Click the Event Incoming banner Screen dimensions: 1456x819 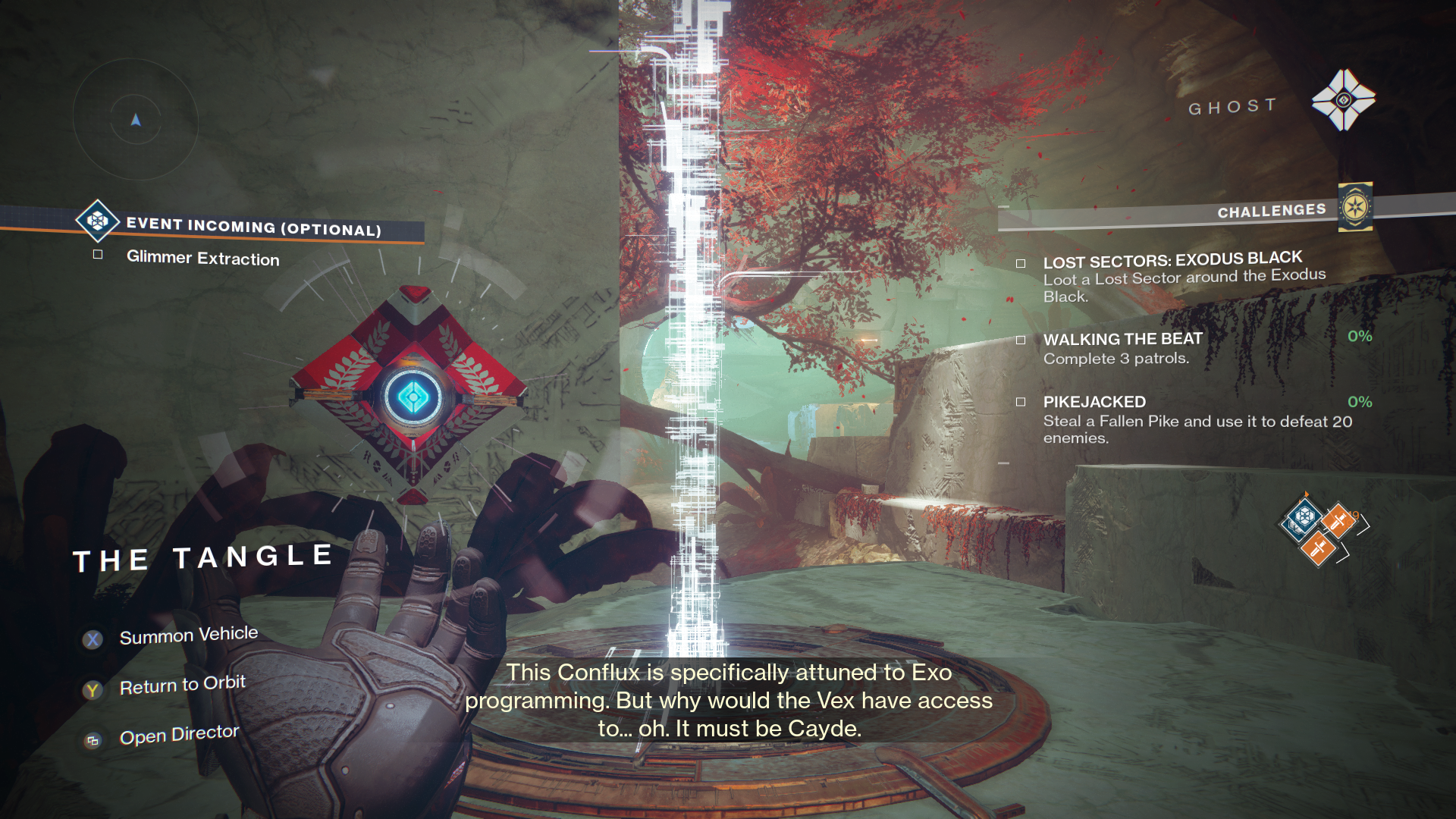(x=253, y=226)
